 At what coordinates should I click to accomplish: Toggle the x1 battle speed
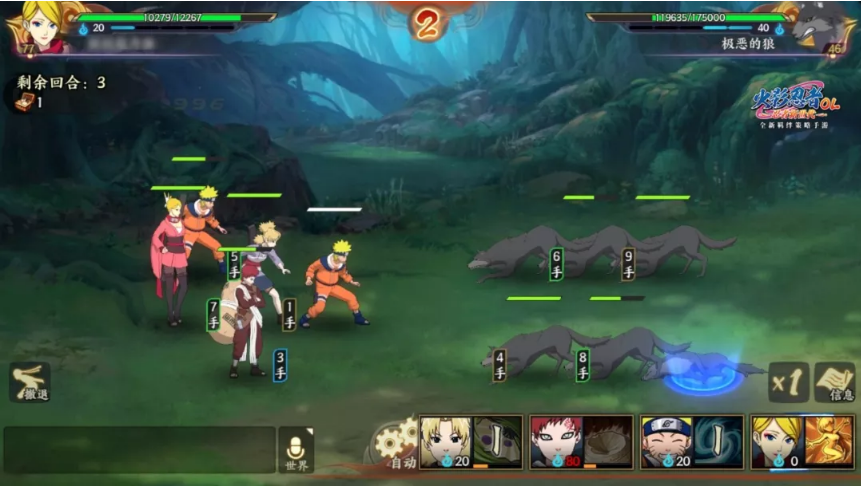point(787,381)
